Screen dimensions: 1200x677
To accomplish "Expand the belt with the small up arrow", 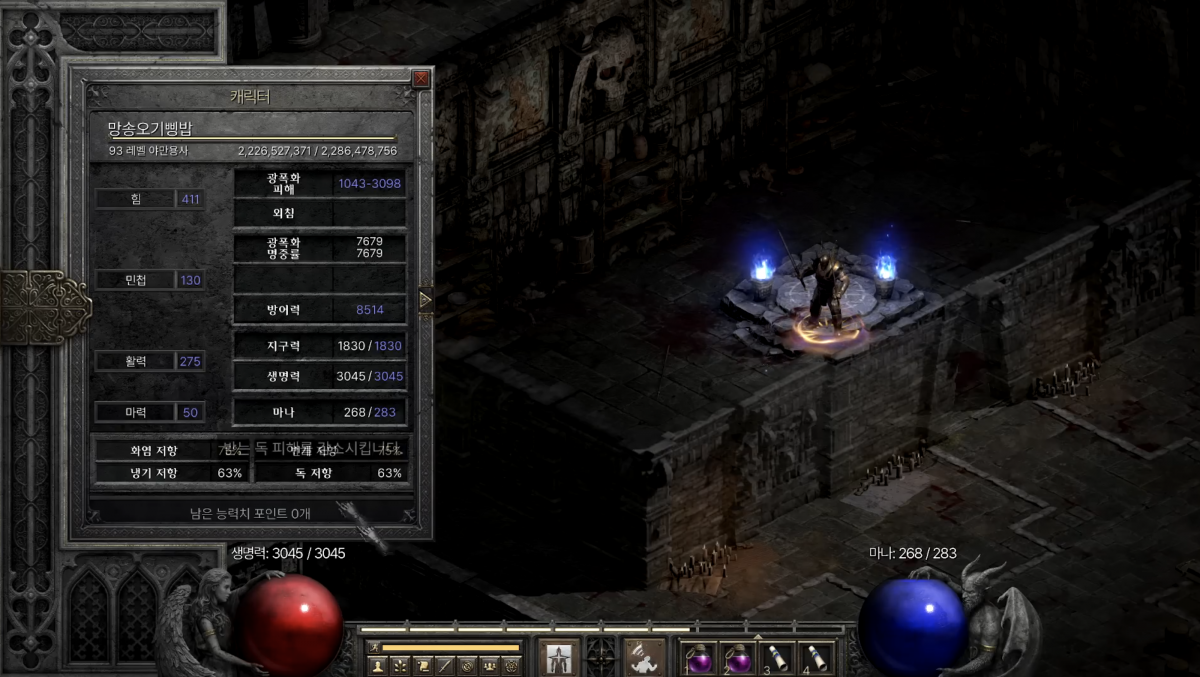I will pos(757,636).
